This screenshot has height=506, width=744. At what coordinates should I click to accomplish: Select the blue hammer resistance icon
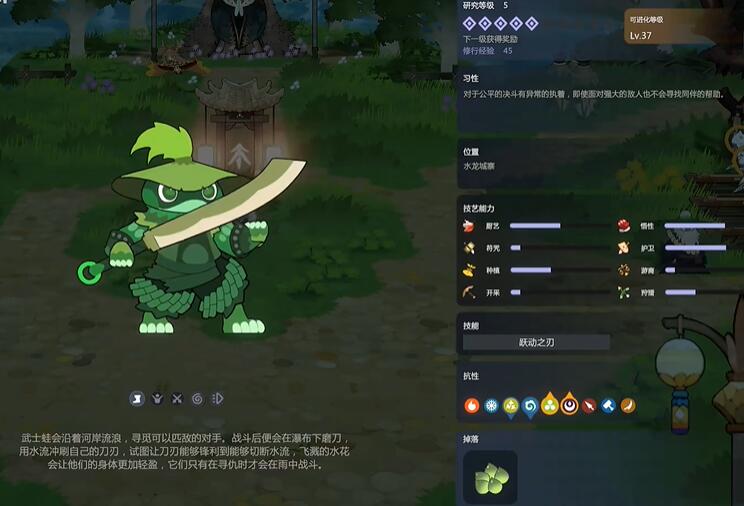click(607, 405)
